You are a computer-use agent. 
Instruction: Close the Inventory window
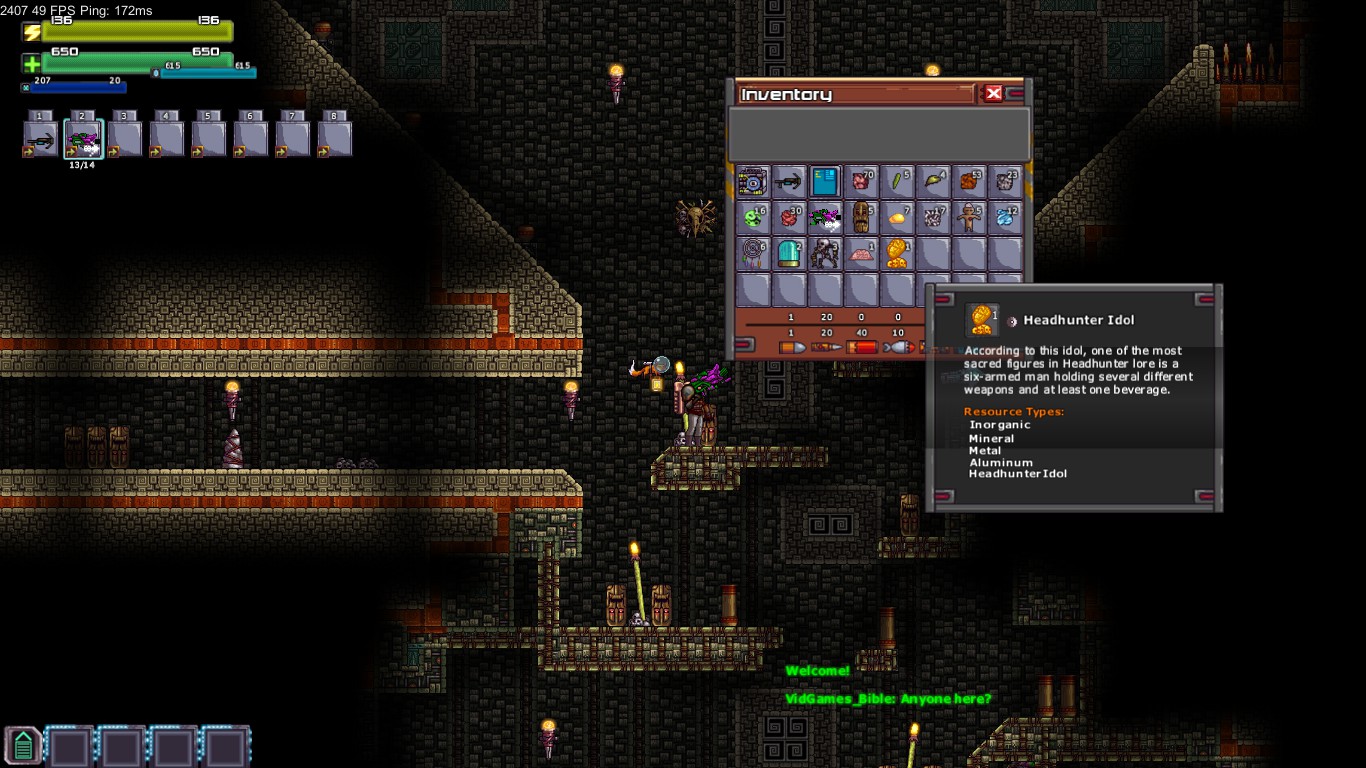993,93
